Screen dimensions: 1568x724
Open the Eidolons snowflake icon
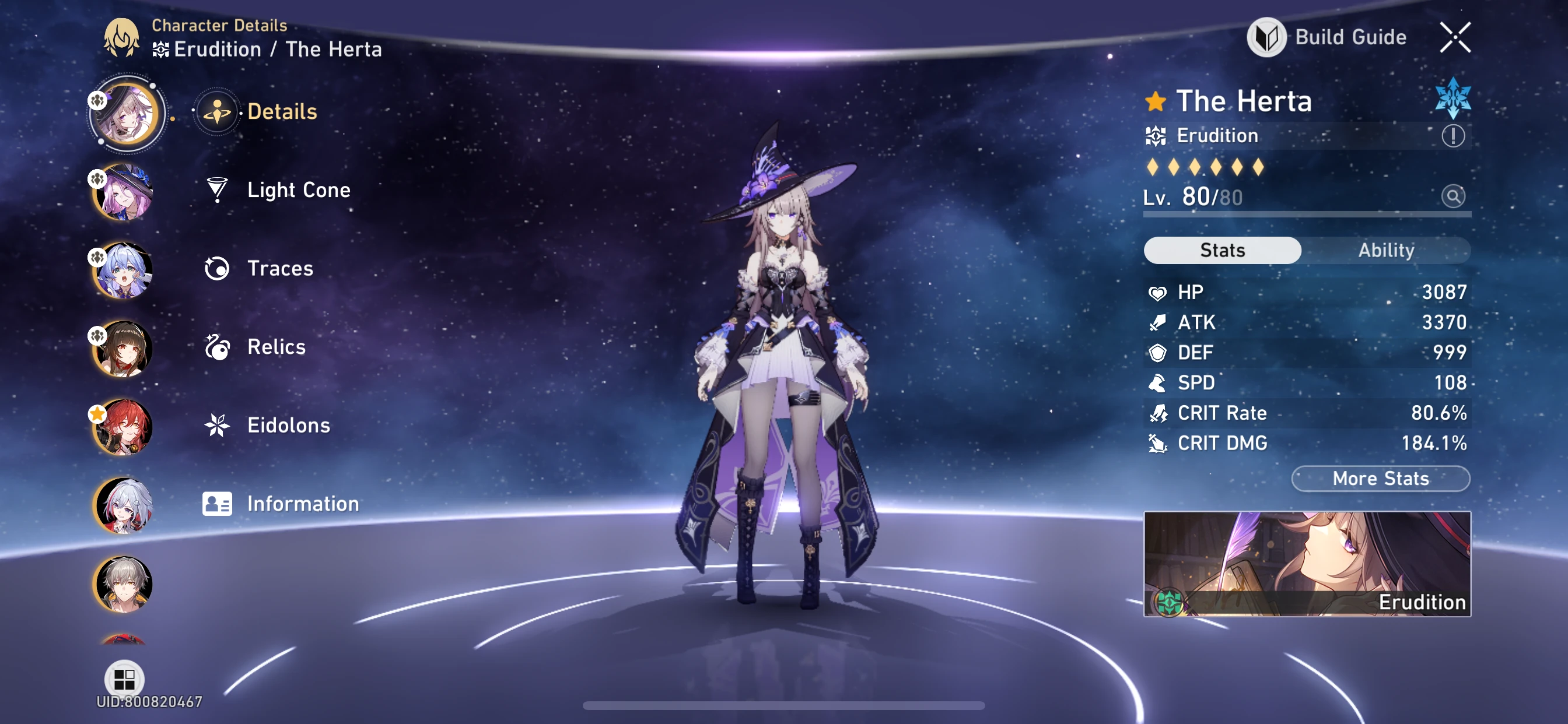(218, 426)
